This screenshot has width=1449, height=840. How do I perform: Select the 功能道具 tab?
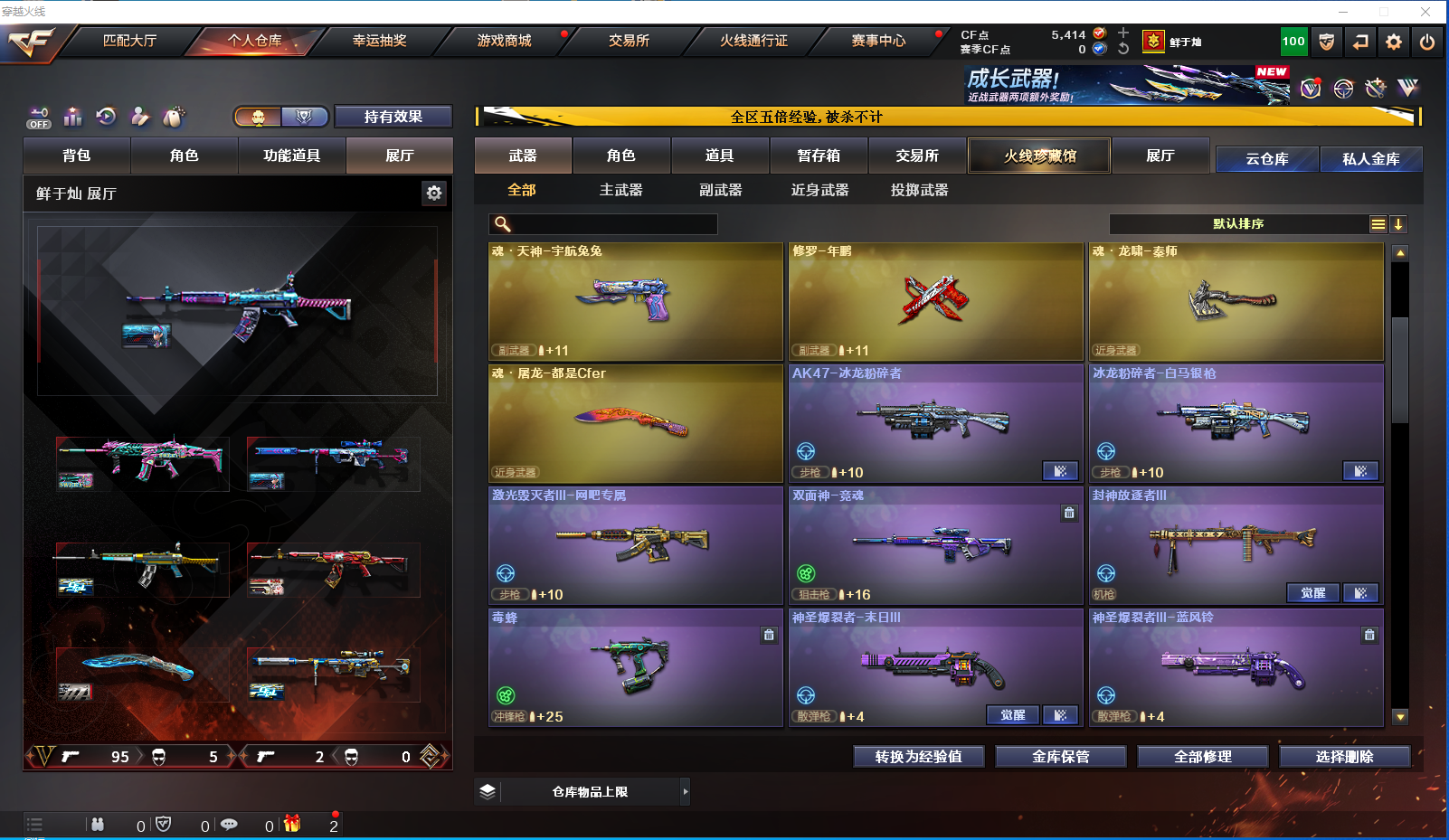click(x=291, y=156)
